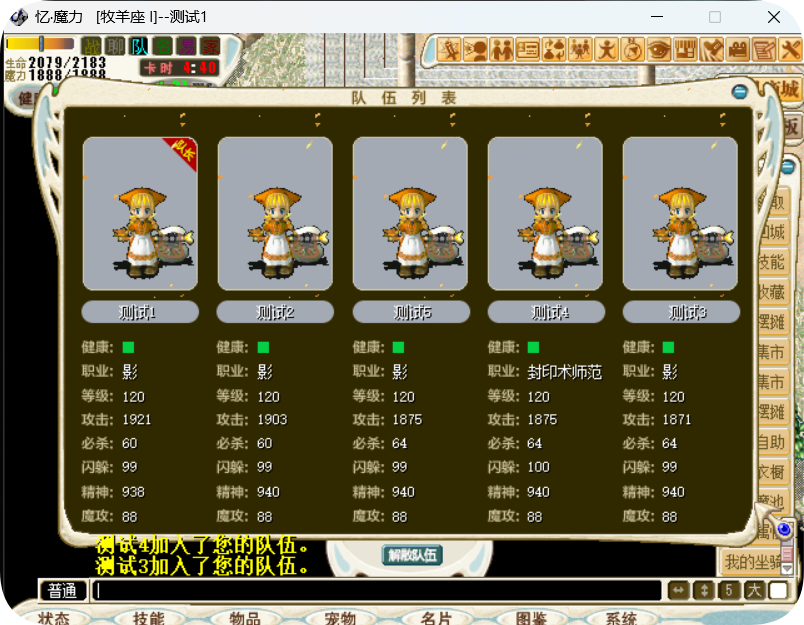Pick the 测试4 character card
Viewport: 804px width, 625px height.
click(545, 214)
